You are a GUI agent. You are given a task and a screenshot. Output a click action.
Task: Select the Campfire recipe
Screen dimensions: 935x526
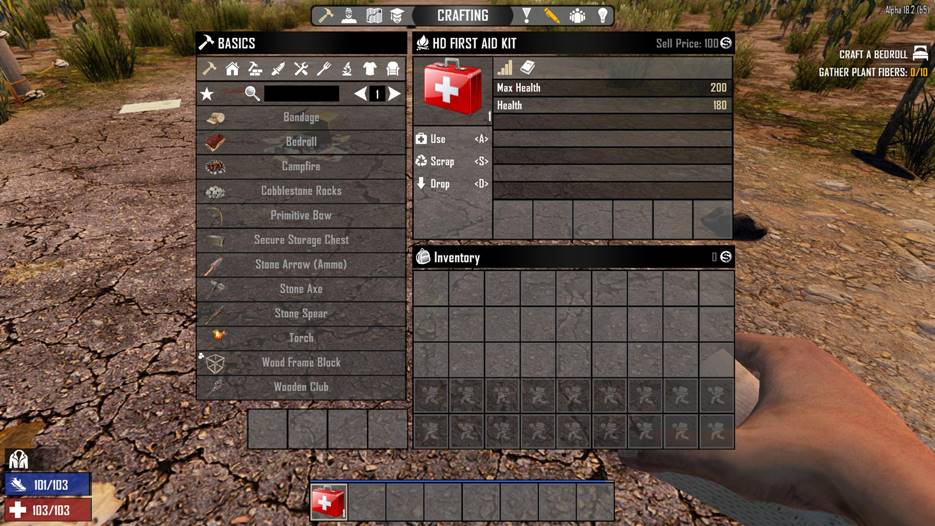coord(301,167)
